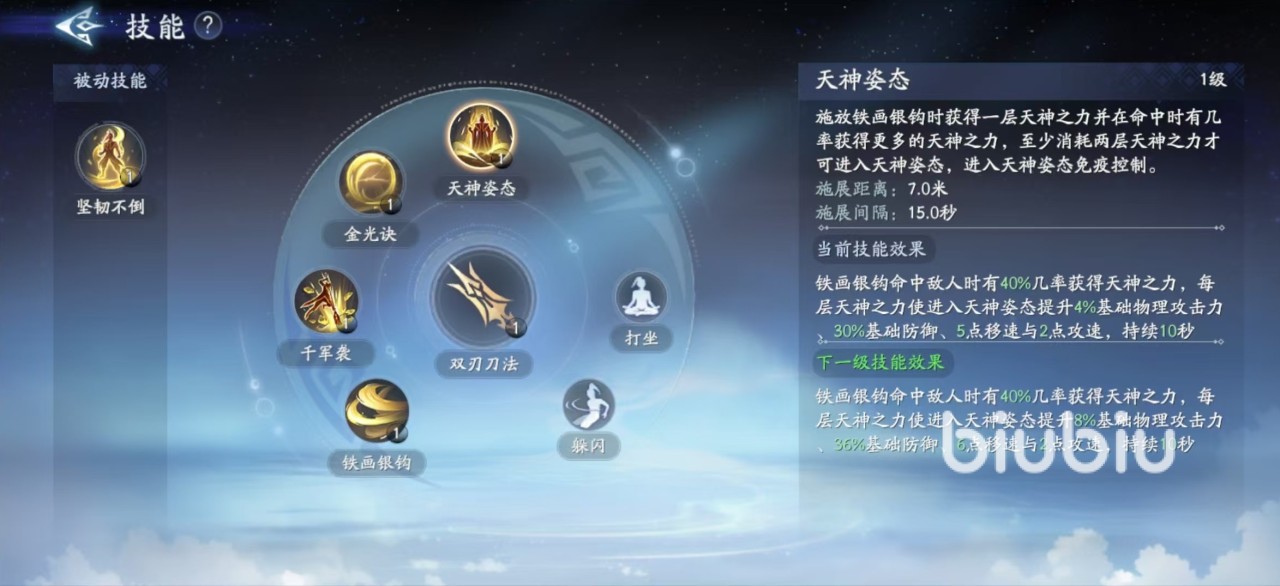Pick the 千军袭 skill icon
The image size is (1280, 586).
point(326,301)
